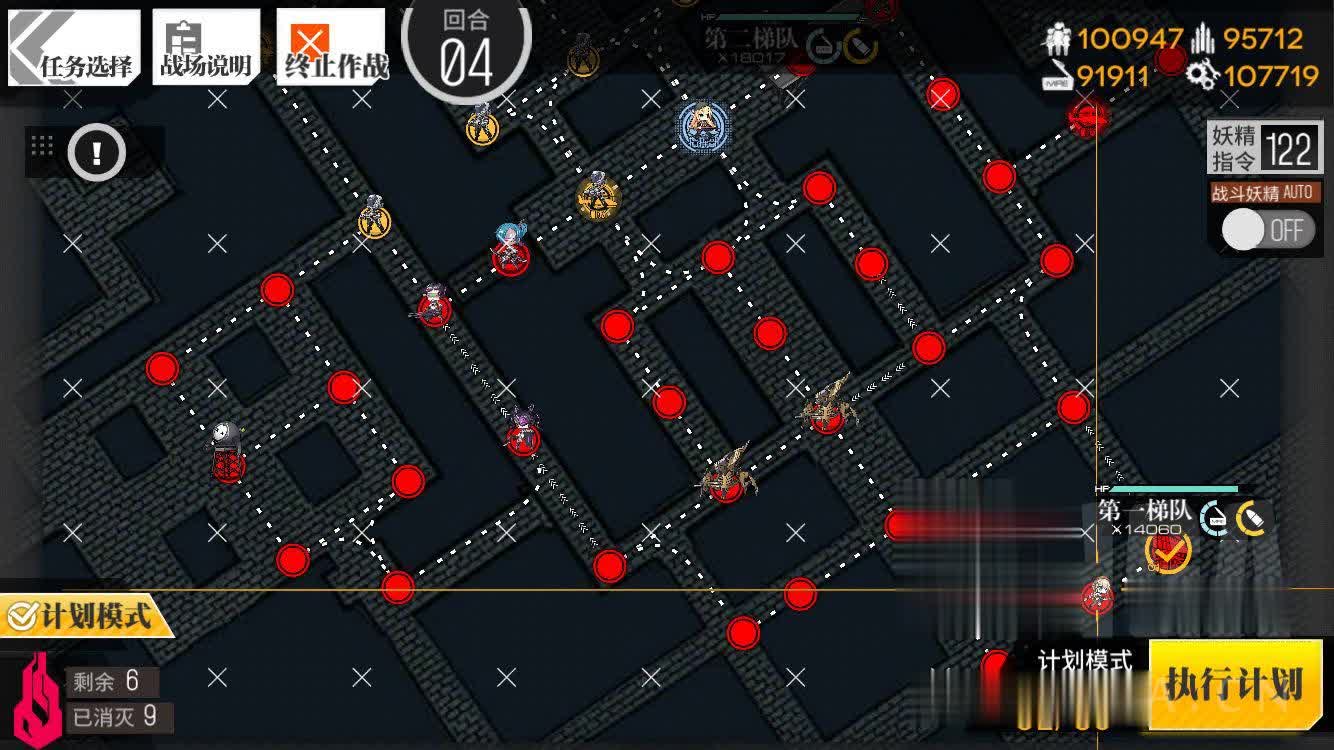The height and width of the screenshot is (750, 1334).
Task: Open the exclamation mark alert icon
Action: 96,153
